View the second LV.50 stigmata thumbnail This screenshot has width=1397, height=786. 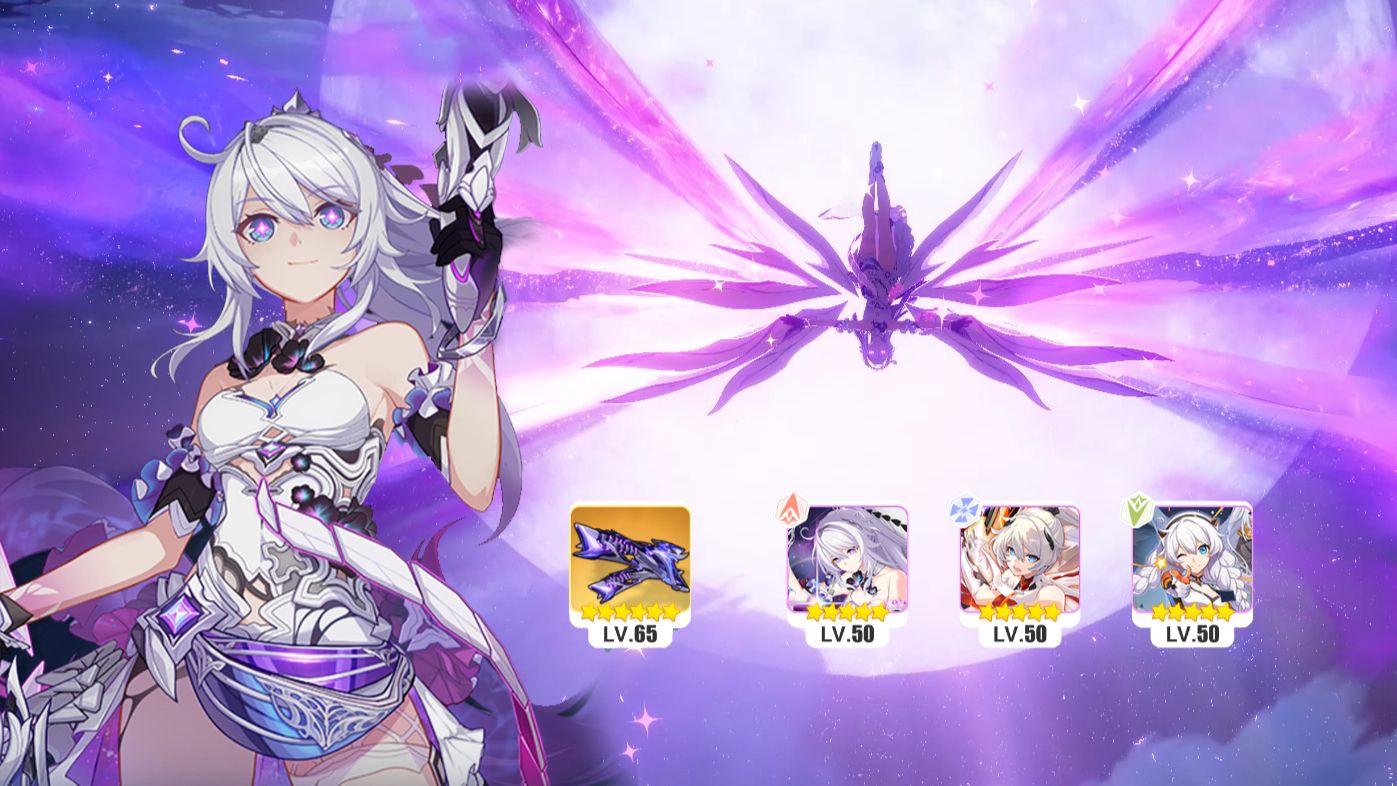1013,560
